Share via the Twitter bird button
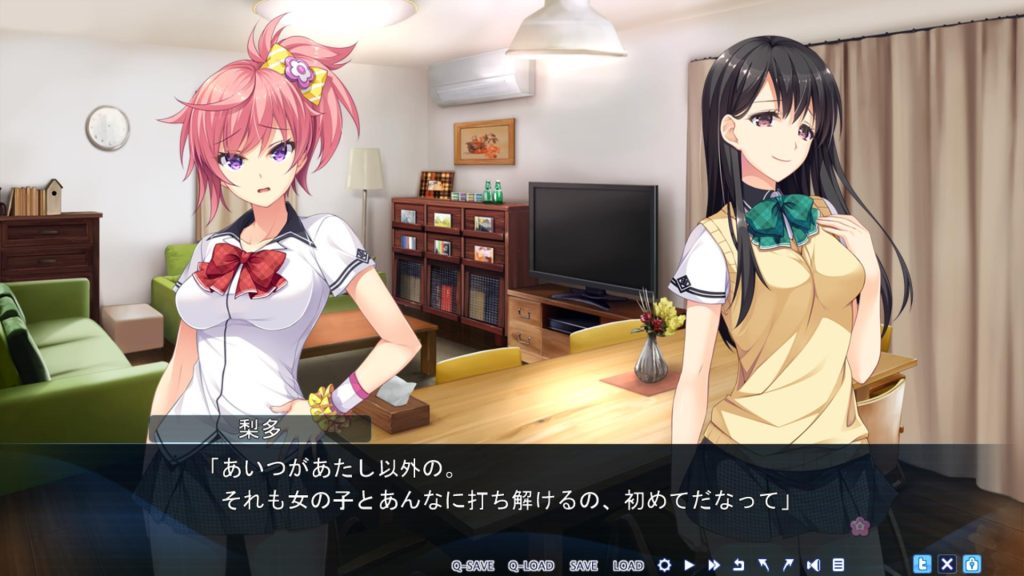 923,563
